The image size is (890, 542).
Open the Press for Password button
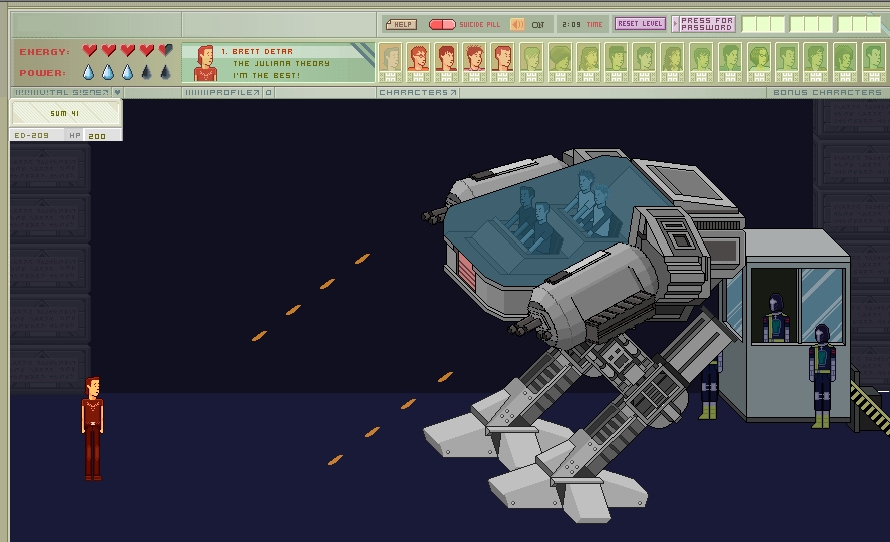(707, 24)
